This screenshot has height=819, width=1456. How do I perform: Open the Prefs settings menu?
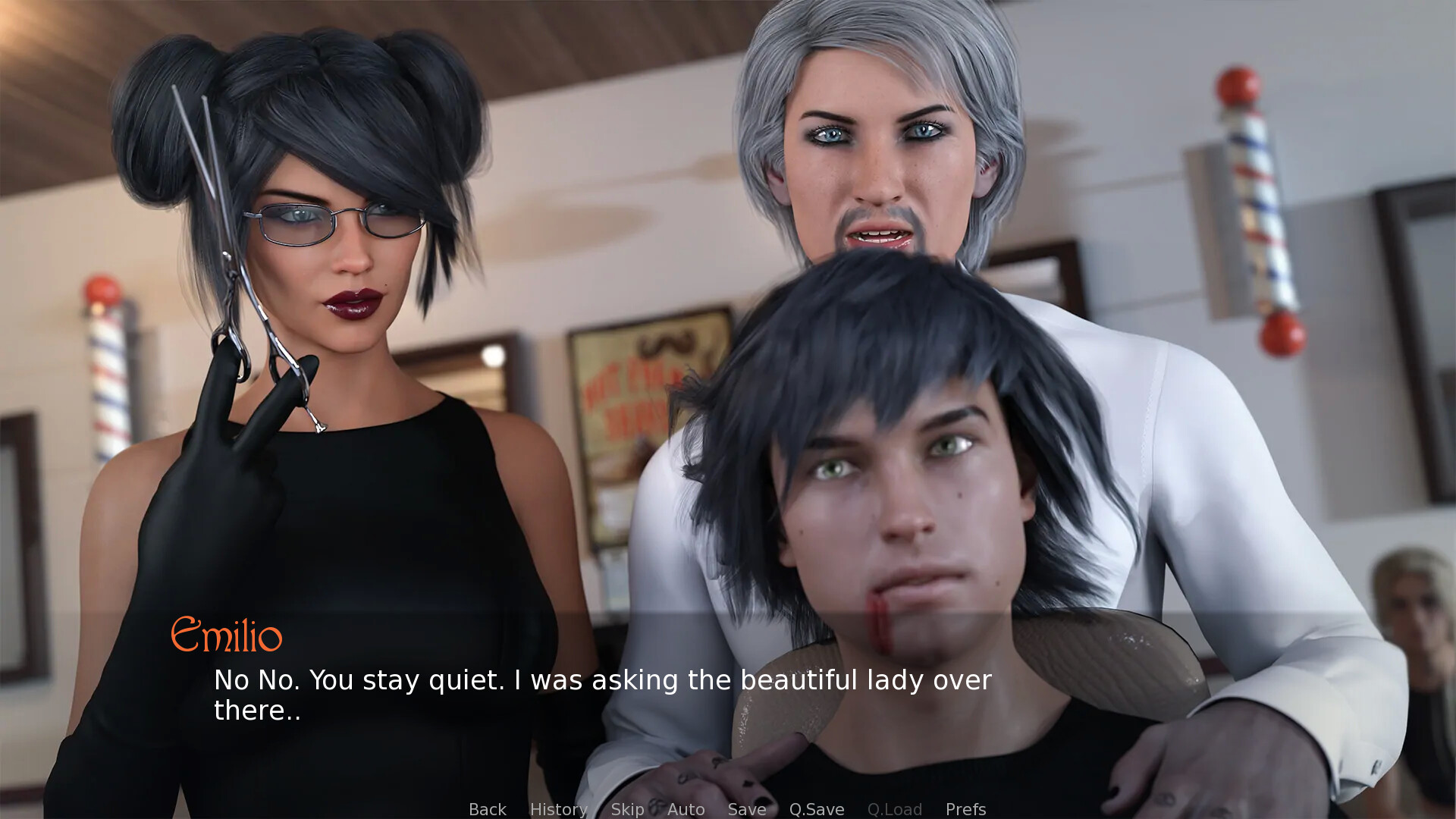(x=965, y=809)
